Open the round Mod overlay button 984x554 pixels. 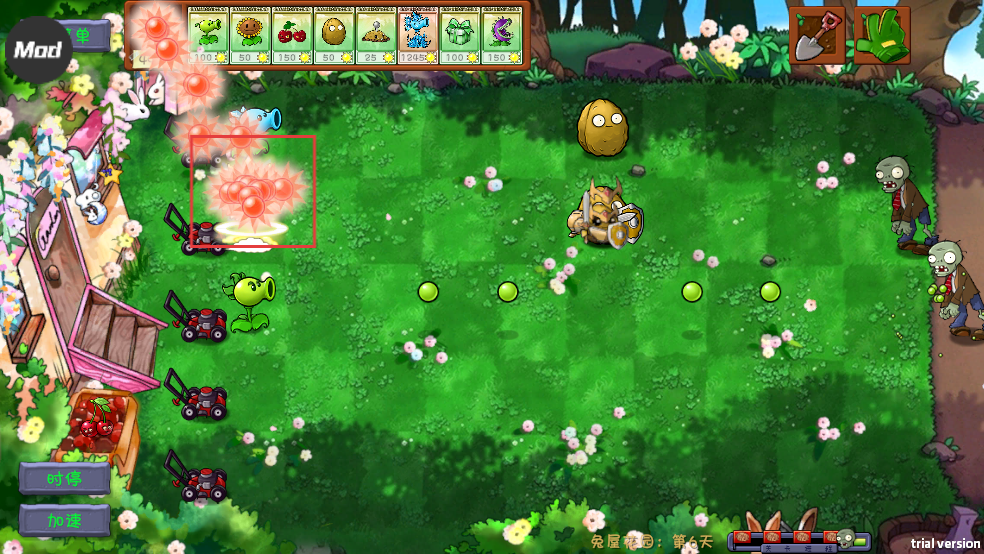pos(38,49)
